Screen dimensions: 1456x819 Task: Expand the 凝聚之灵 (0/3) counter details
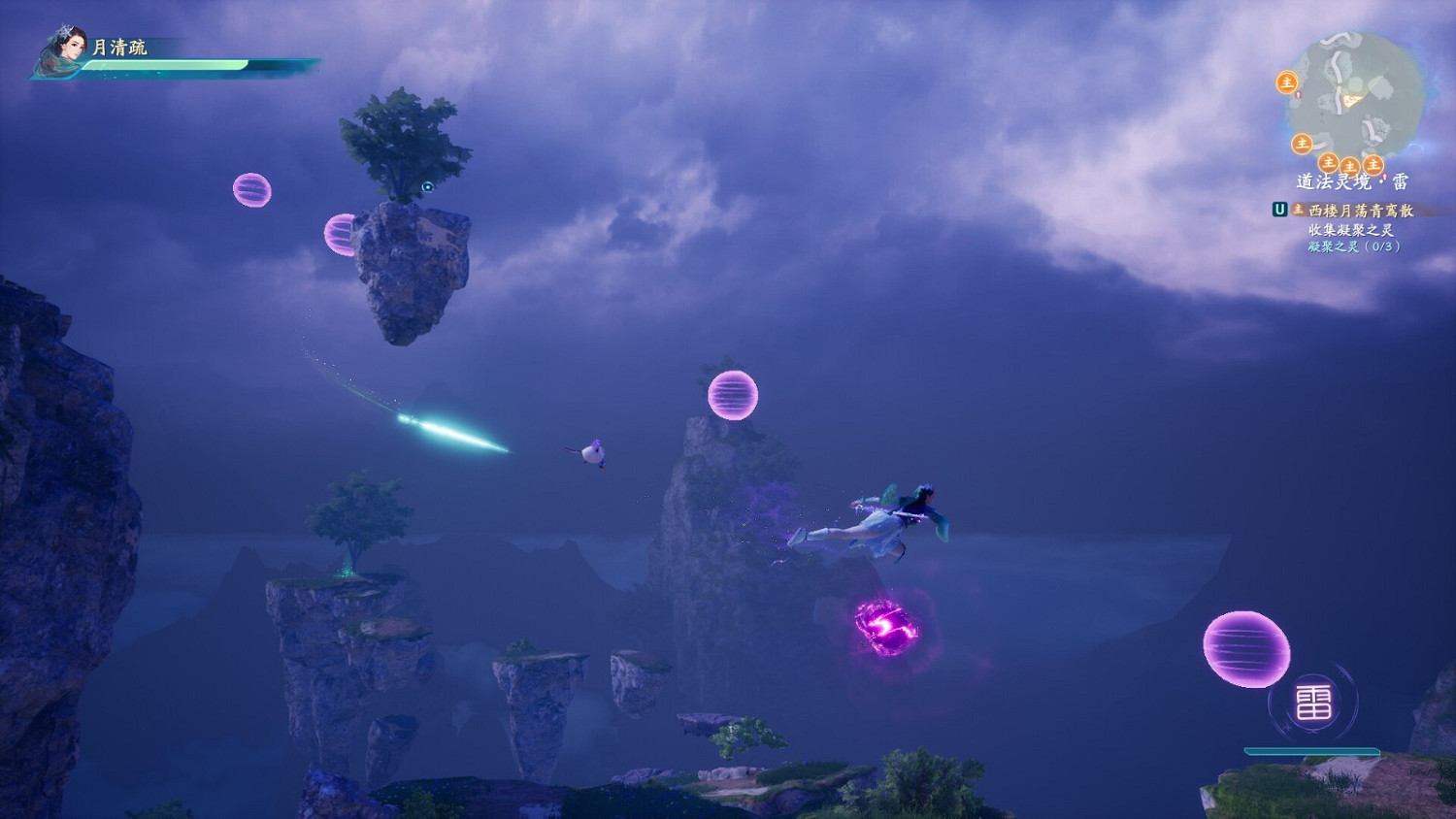coord(1353,247)
